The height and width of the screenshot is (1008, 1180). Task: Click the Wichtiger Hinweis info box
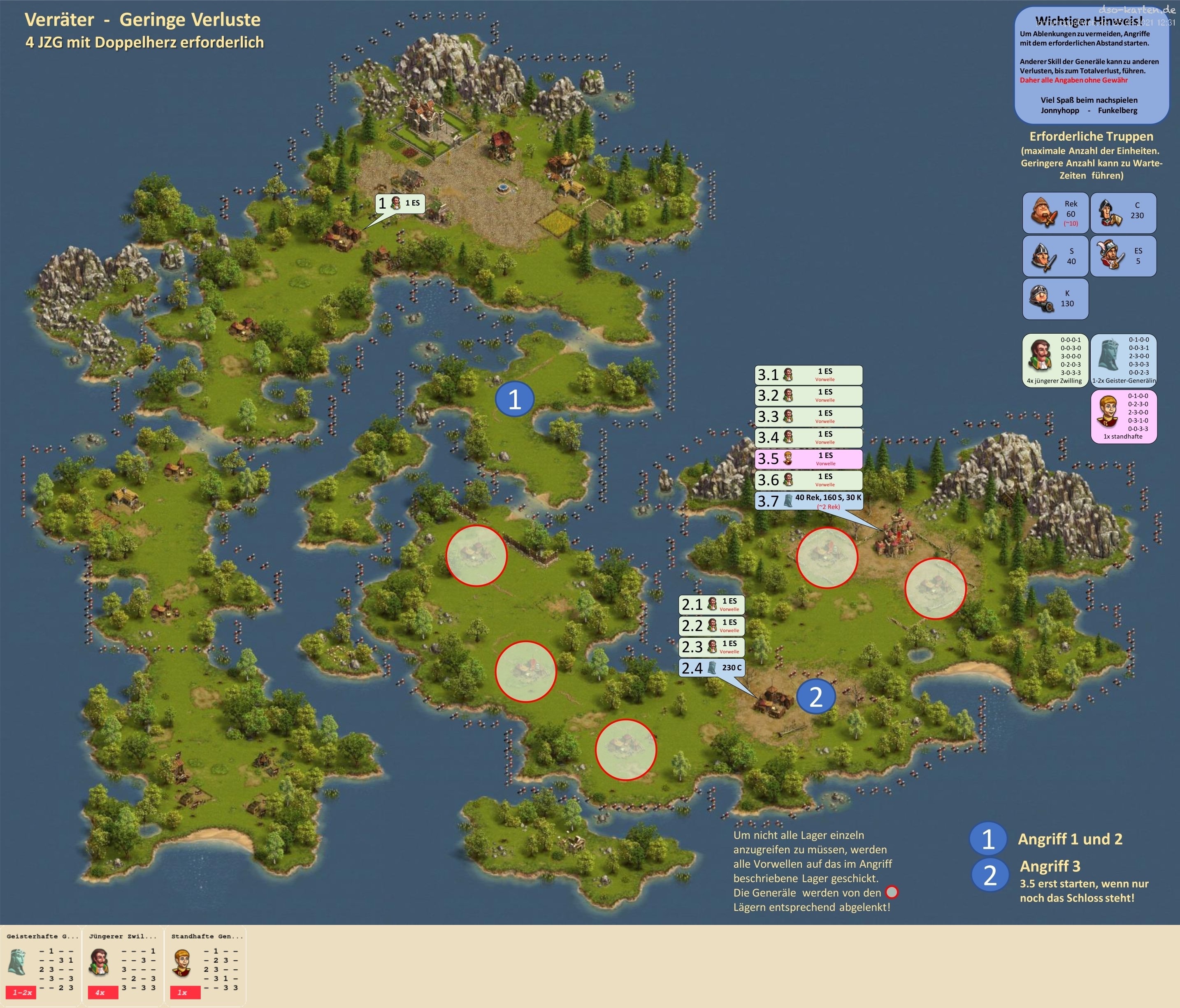click(1091, 65)
